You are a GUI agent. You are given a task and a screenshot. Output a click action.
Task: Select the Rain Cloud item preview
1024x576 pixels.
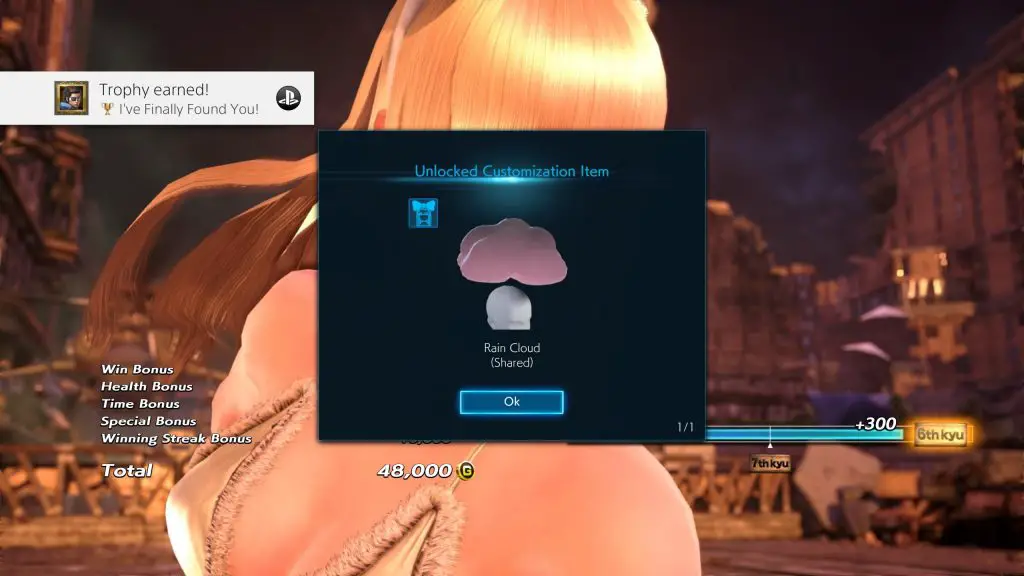(x=511, y=275)
